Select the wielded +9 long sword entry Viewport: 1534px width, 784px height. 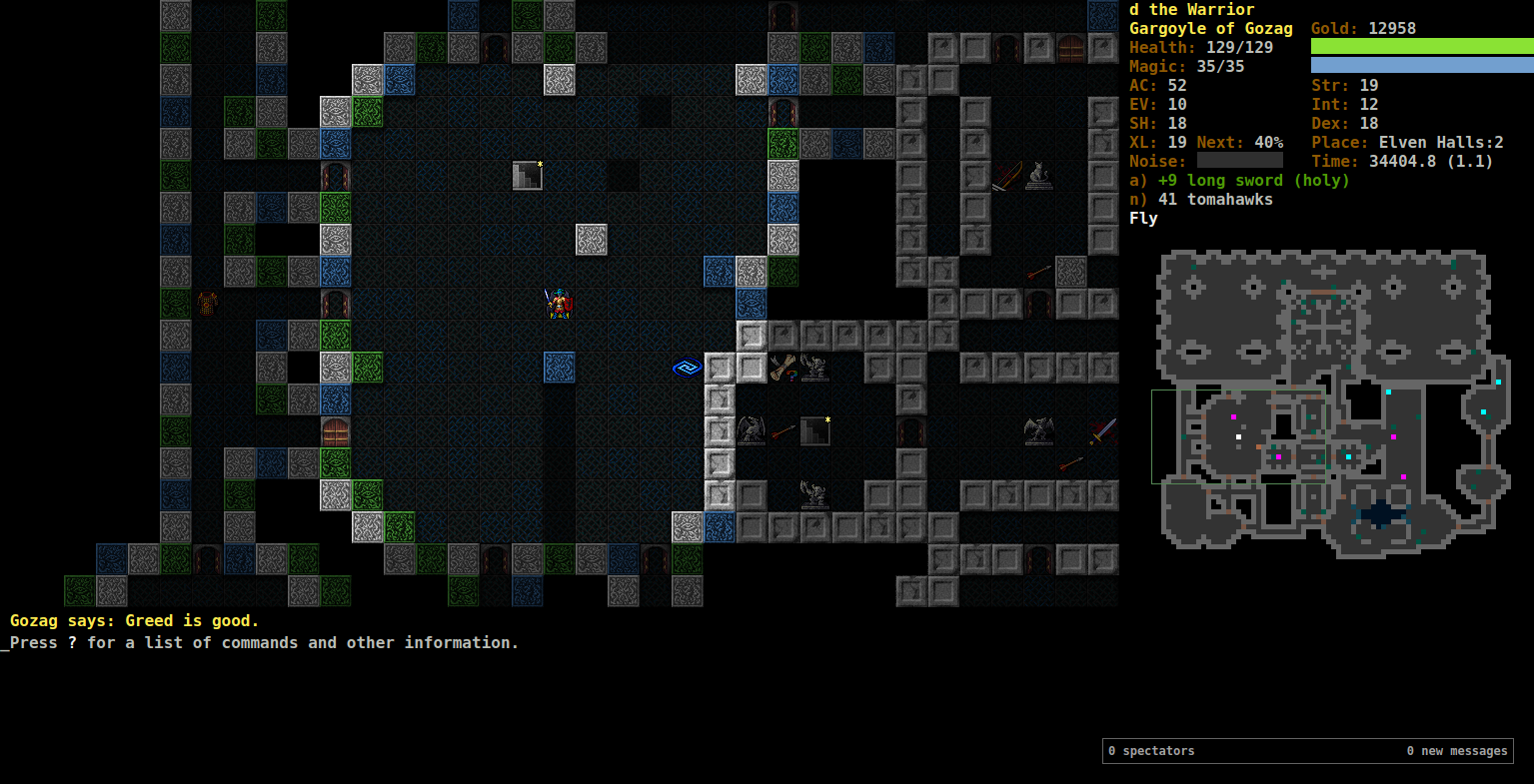(1239, 181)
